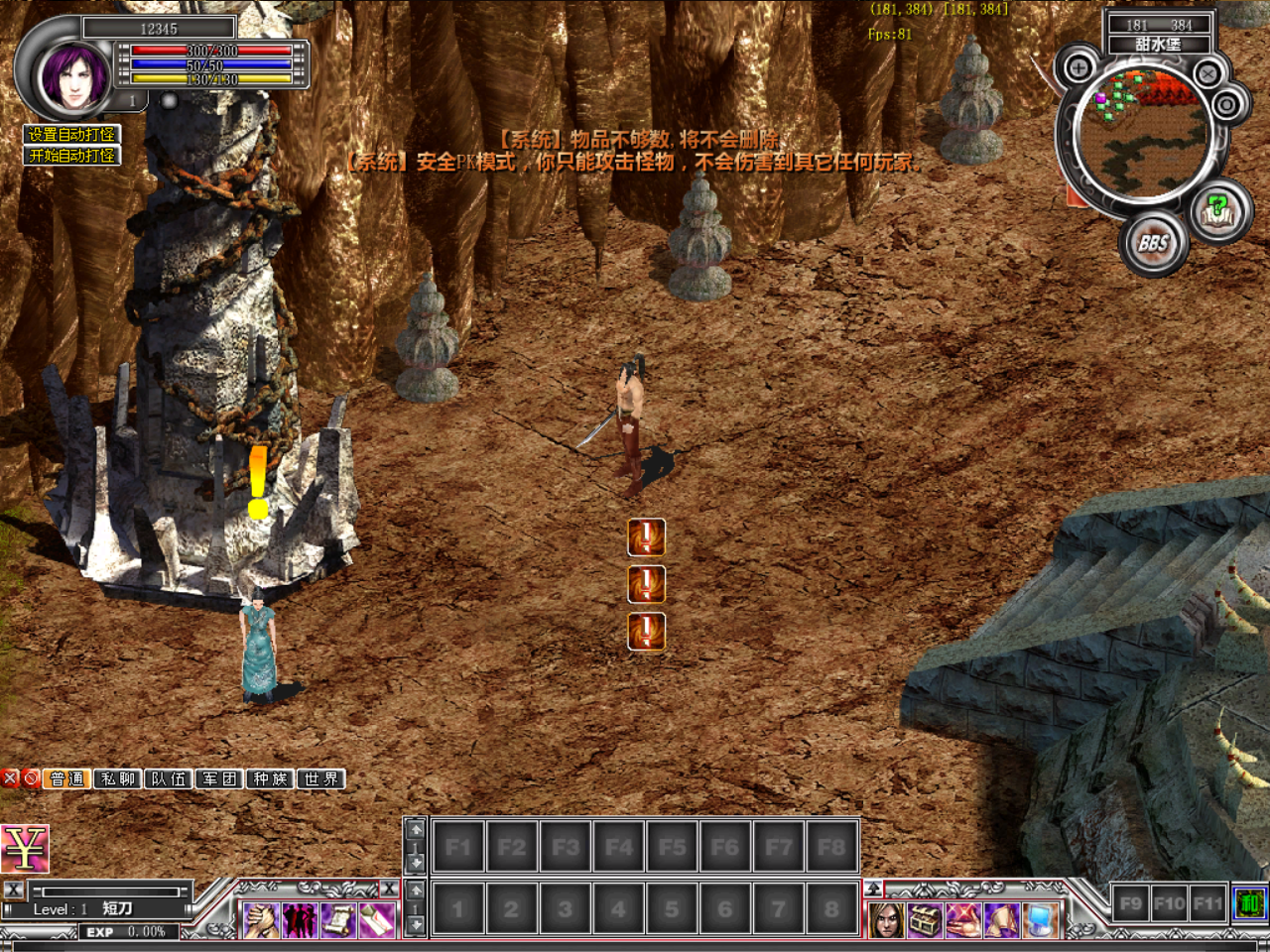1270x952 pixels.
Task: Open the ¥ yuan shop icon
Action: tap(25, 849)
